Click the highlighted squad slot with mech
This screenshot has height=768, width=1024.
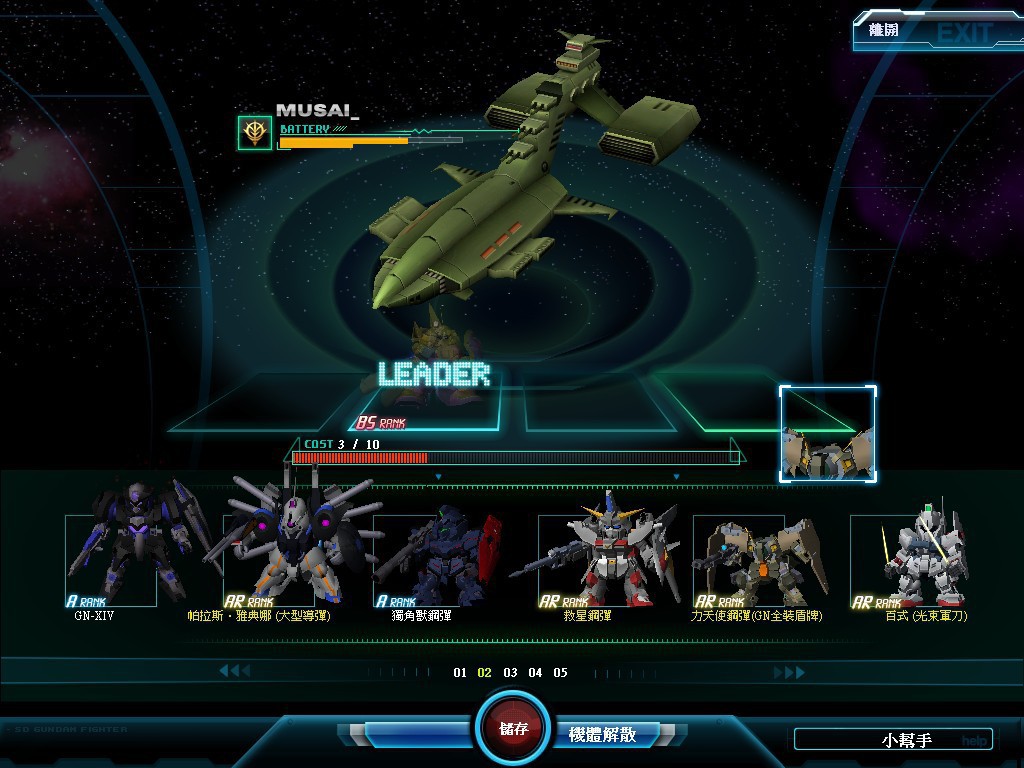tap(828, 435)
